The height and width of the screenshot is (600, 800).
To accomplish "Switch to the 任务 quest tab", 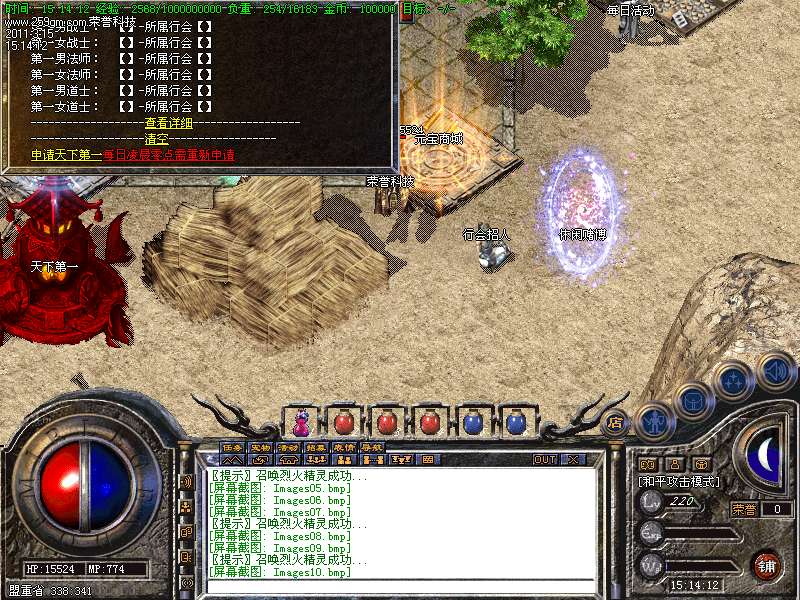I will click(x=232, y=447).
